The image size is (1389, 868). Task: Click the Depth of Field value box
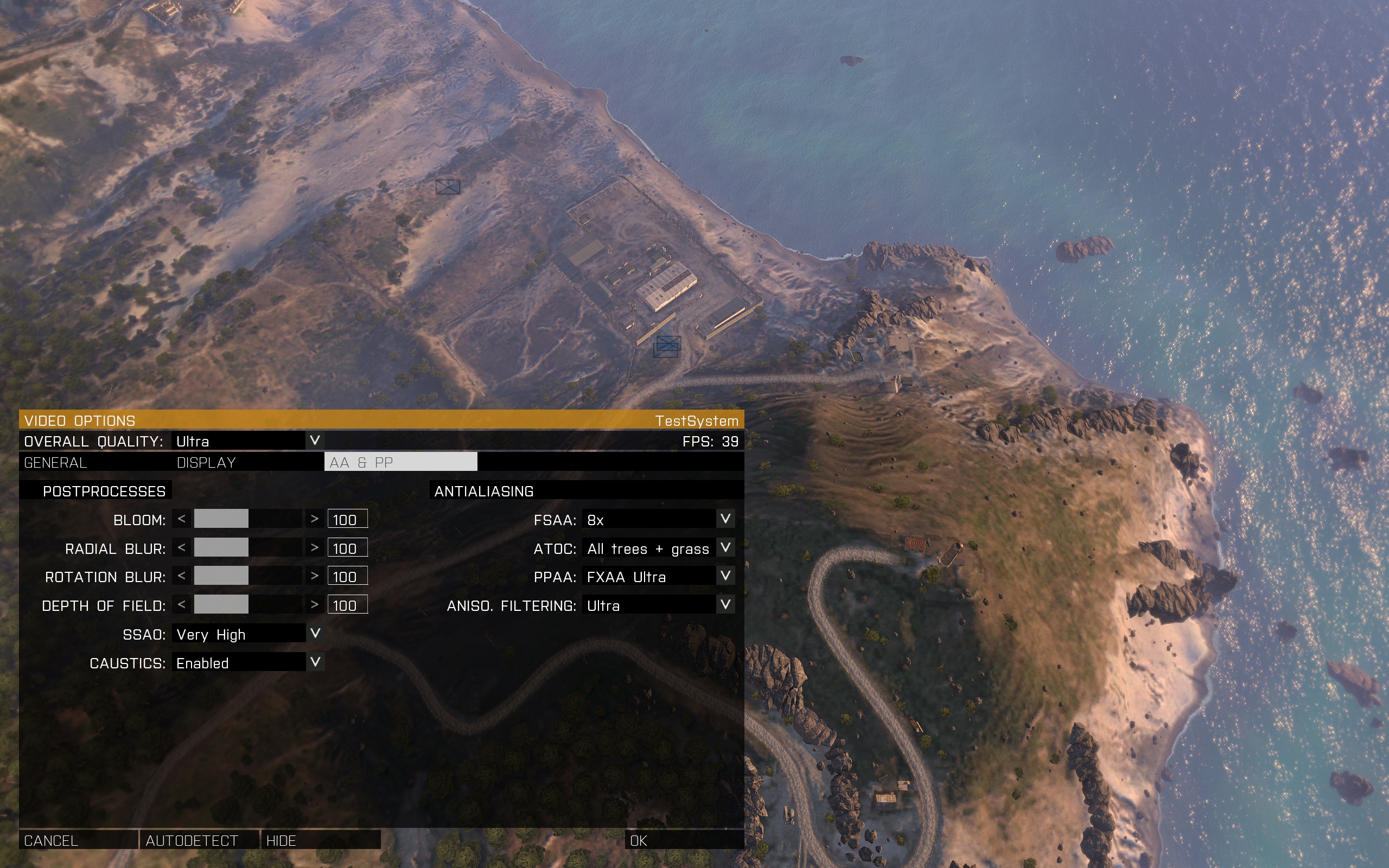click(x=347, y=605)
